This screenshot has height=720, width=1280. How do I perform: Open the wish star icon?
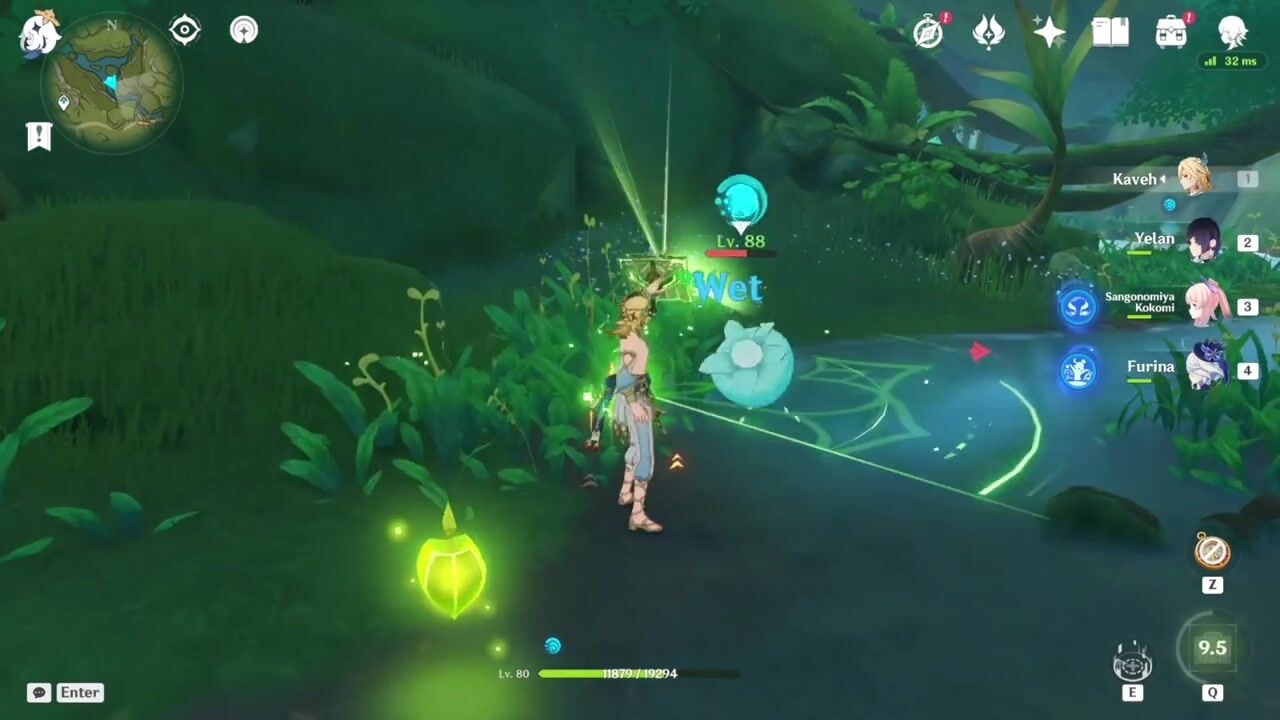[1049, 33]
